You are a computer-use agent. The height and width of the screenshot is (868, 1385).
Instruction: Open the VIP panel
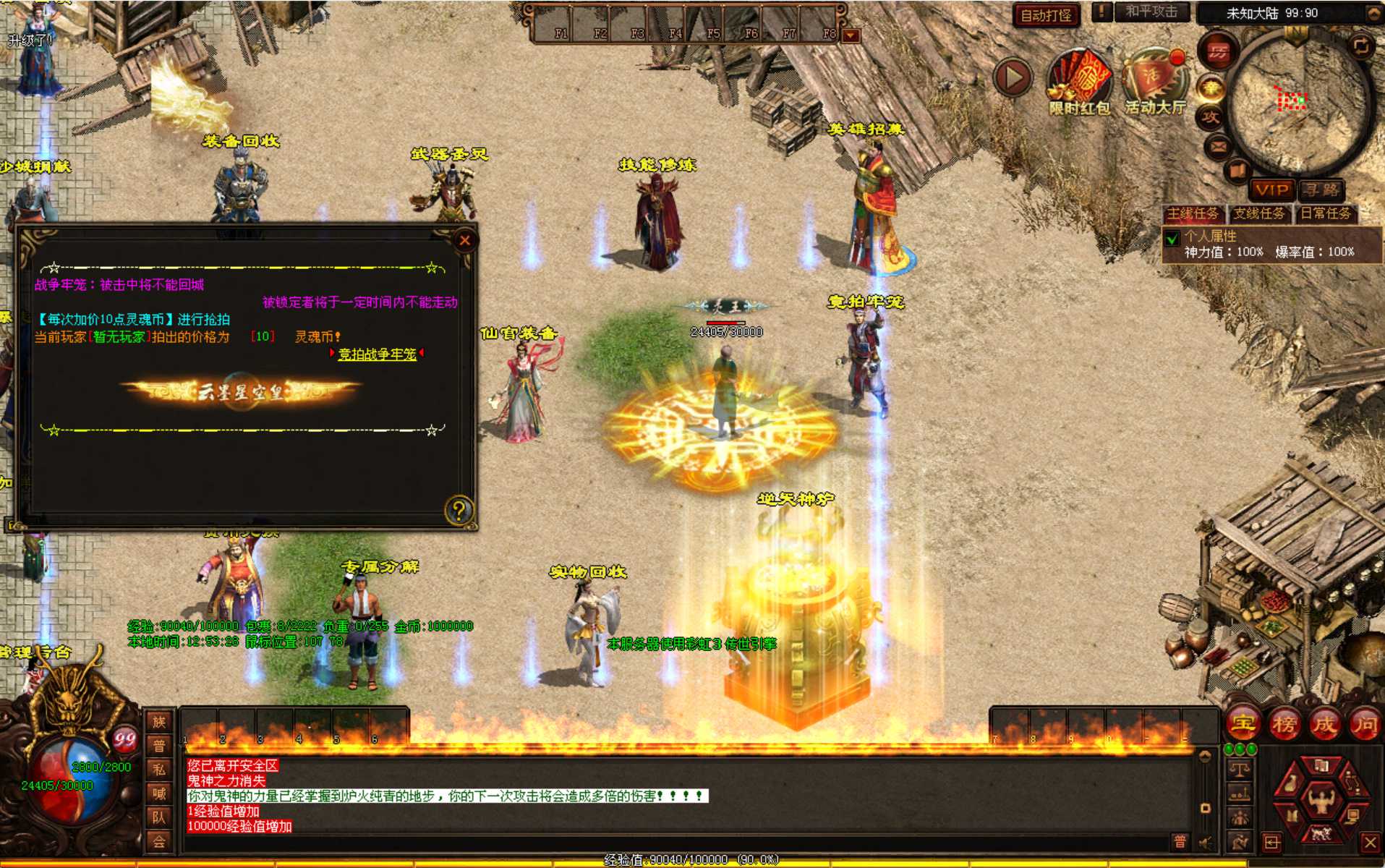tap(1272, 190)
